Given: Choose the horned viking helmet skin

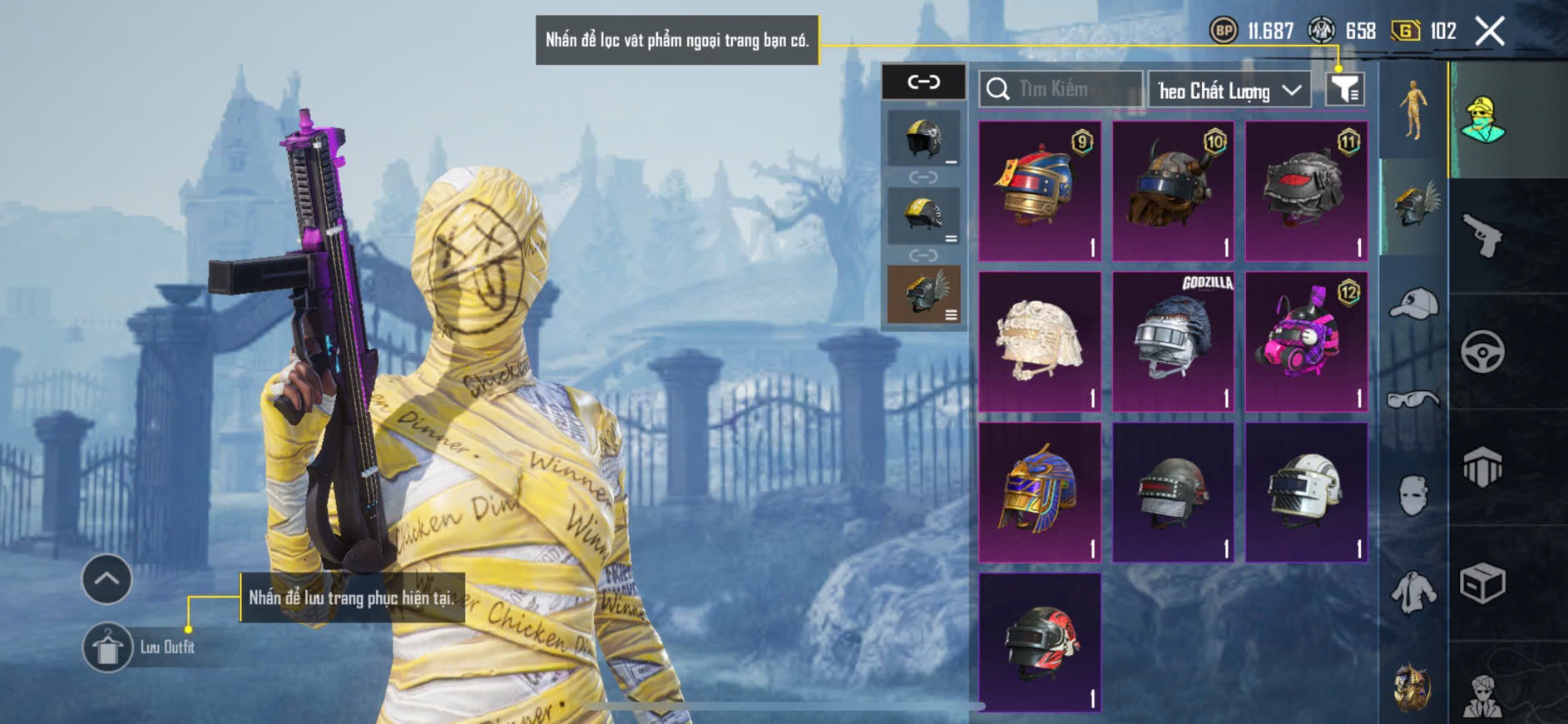Looking at the screenshot, I should click(x=1173, y=191).
